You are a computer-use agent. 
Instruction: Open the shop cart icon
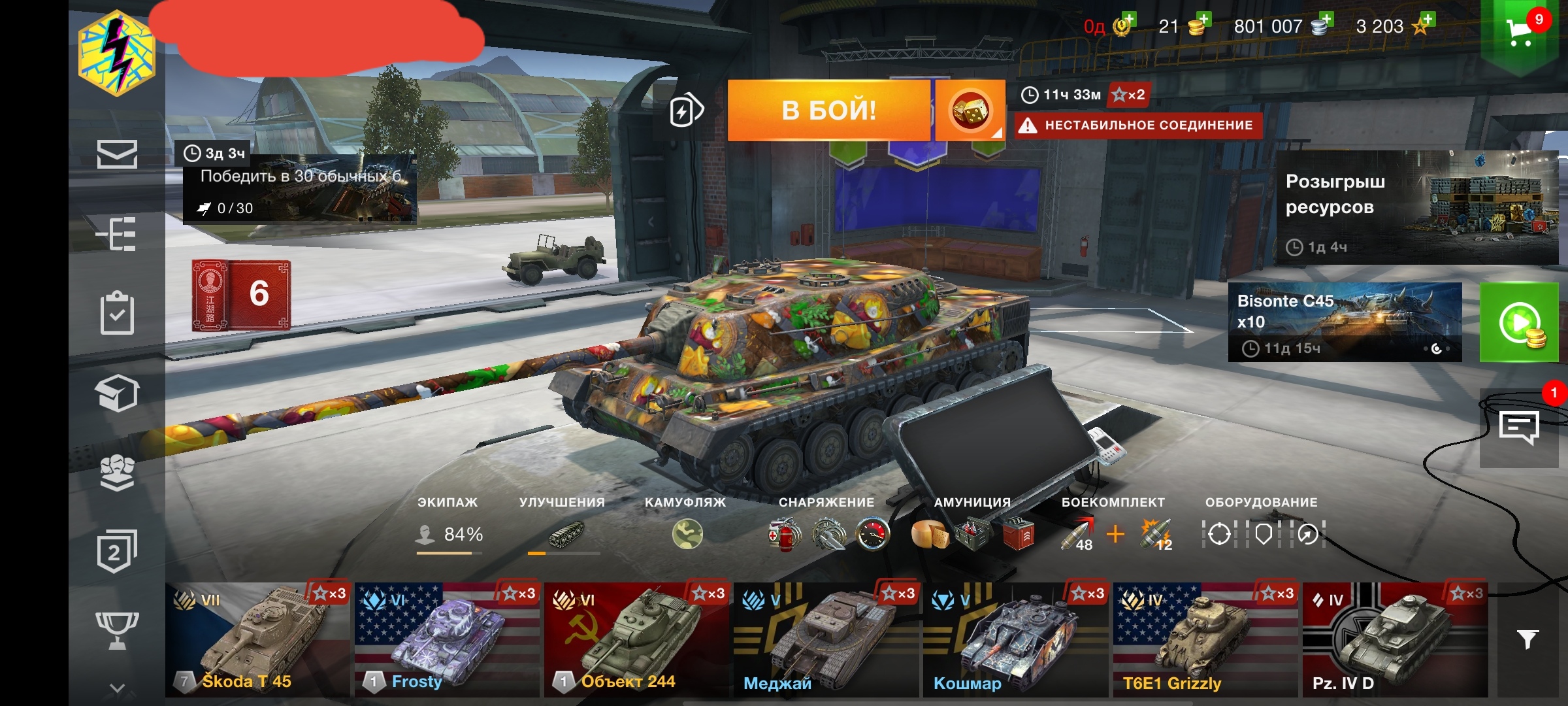1520,31
